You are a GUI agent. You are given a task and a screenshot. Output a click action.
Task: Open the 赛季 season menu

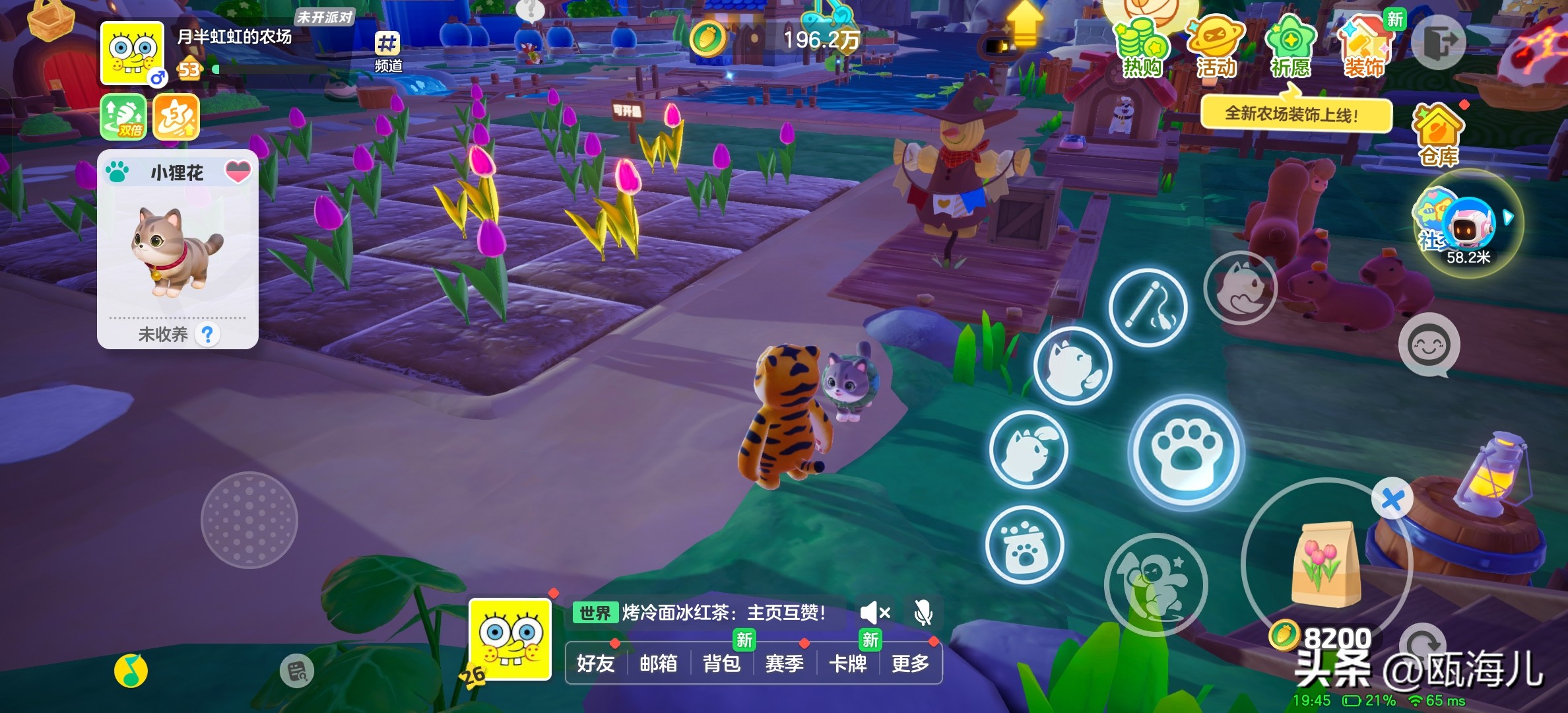click(x=784, y=663)
